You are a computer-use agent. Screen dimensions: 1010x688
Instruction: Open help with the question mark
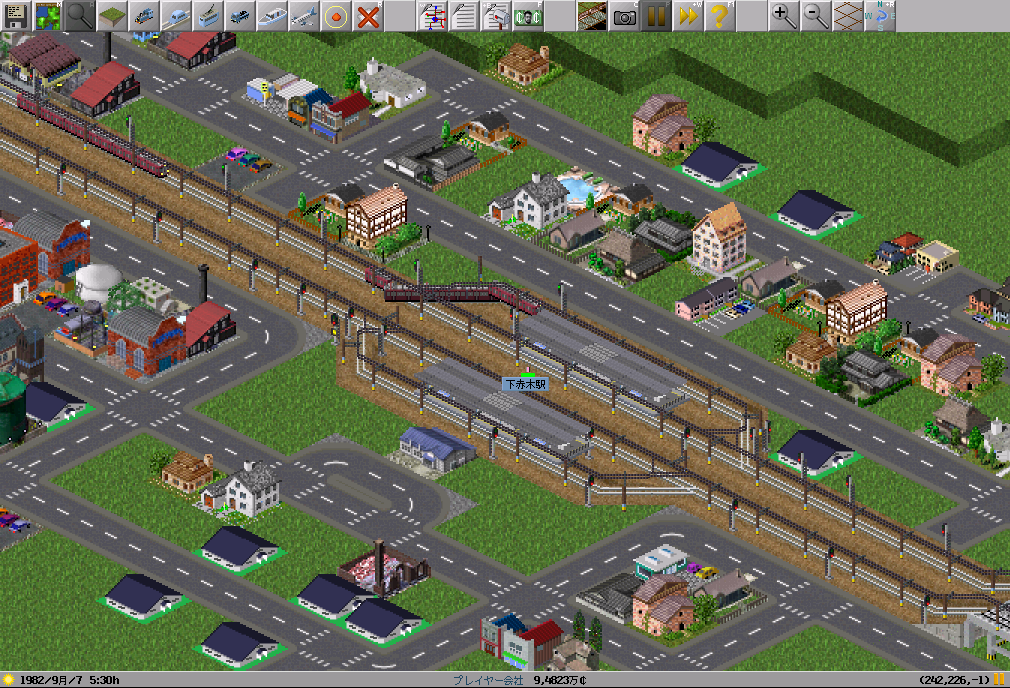coord(720,15)
